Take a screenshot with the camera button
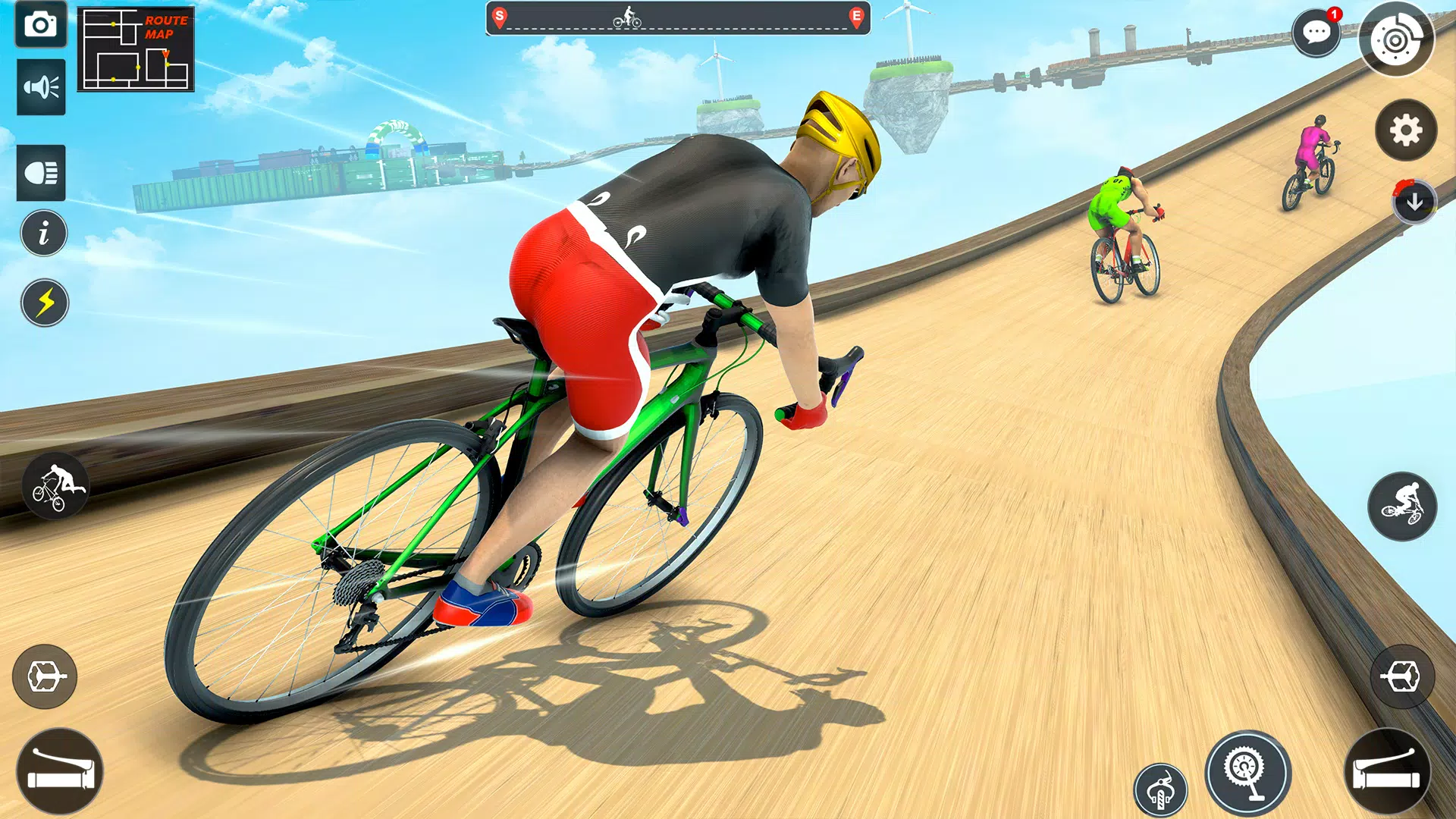1456x819 pixels. 41,25
